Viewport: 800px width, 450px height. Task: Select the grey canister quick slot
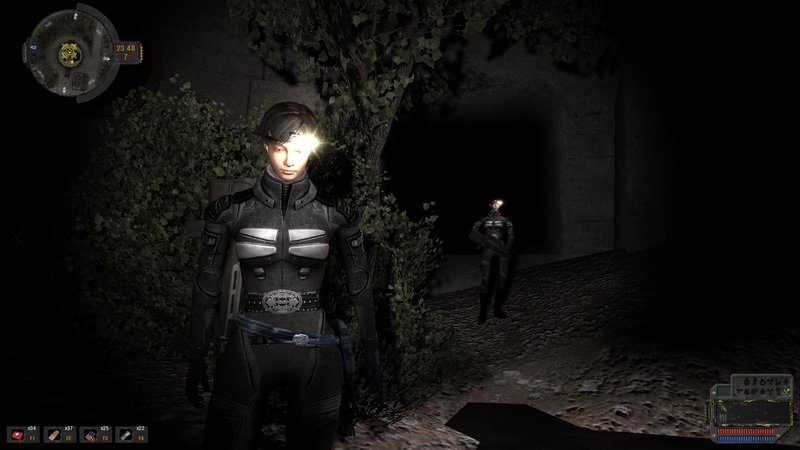122,435
